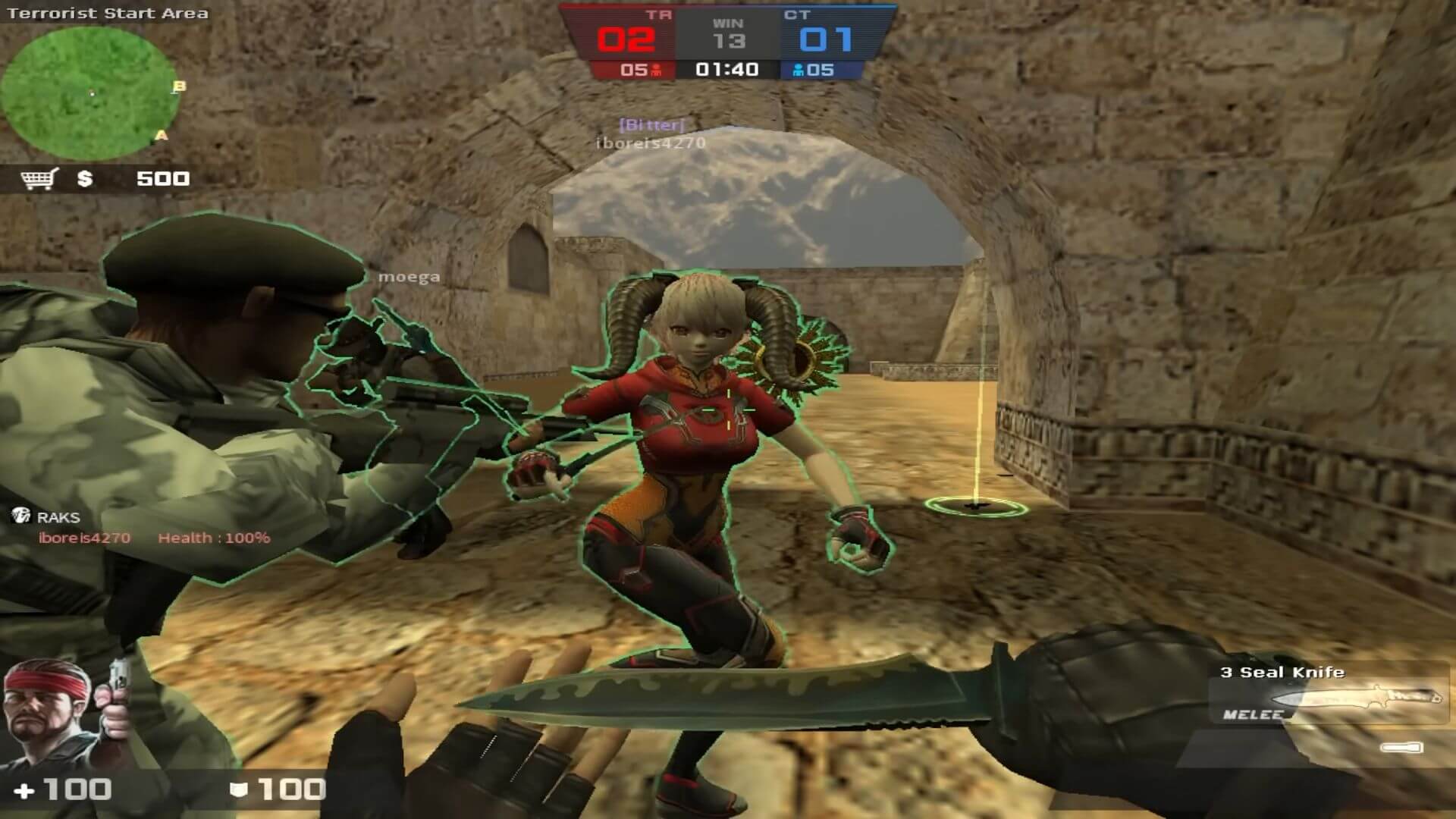Click the bandana character portrait
1456x819 pixels.
tap(47, 714)
